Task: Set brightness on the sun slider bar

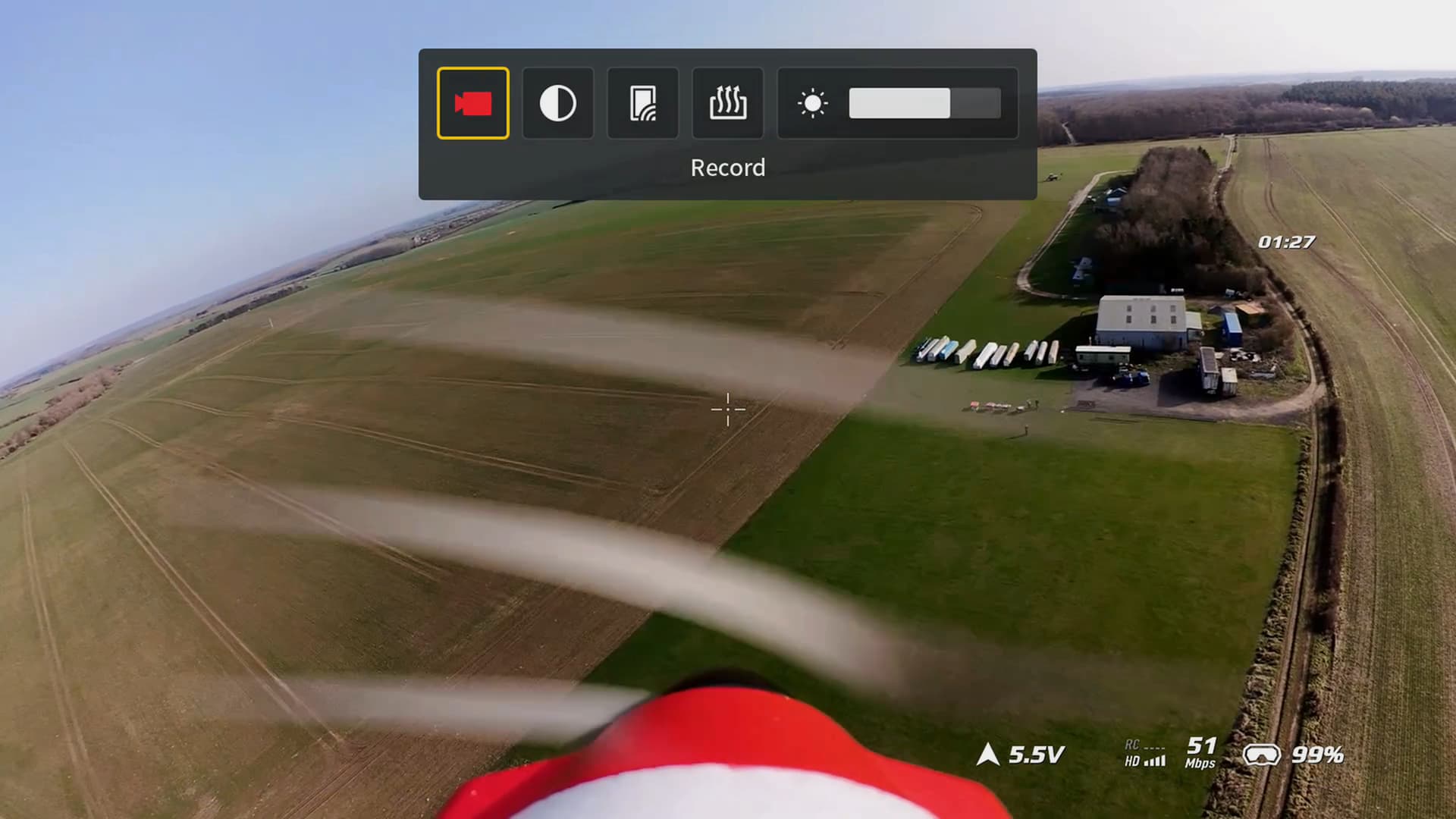Action: 924,103
